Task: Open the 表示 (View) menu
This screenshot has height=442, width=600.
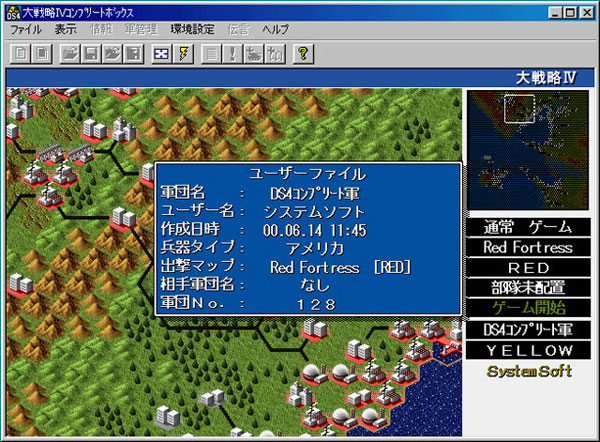Action: [66, 30]
